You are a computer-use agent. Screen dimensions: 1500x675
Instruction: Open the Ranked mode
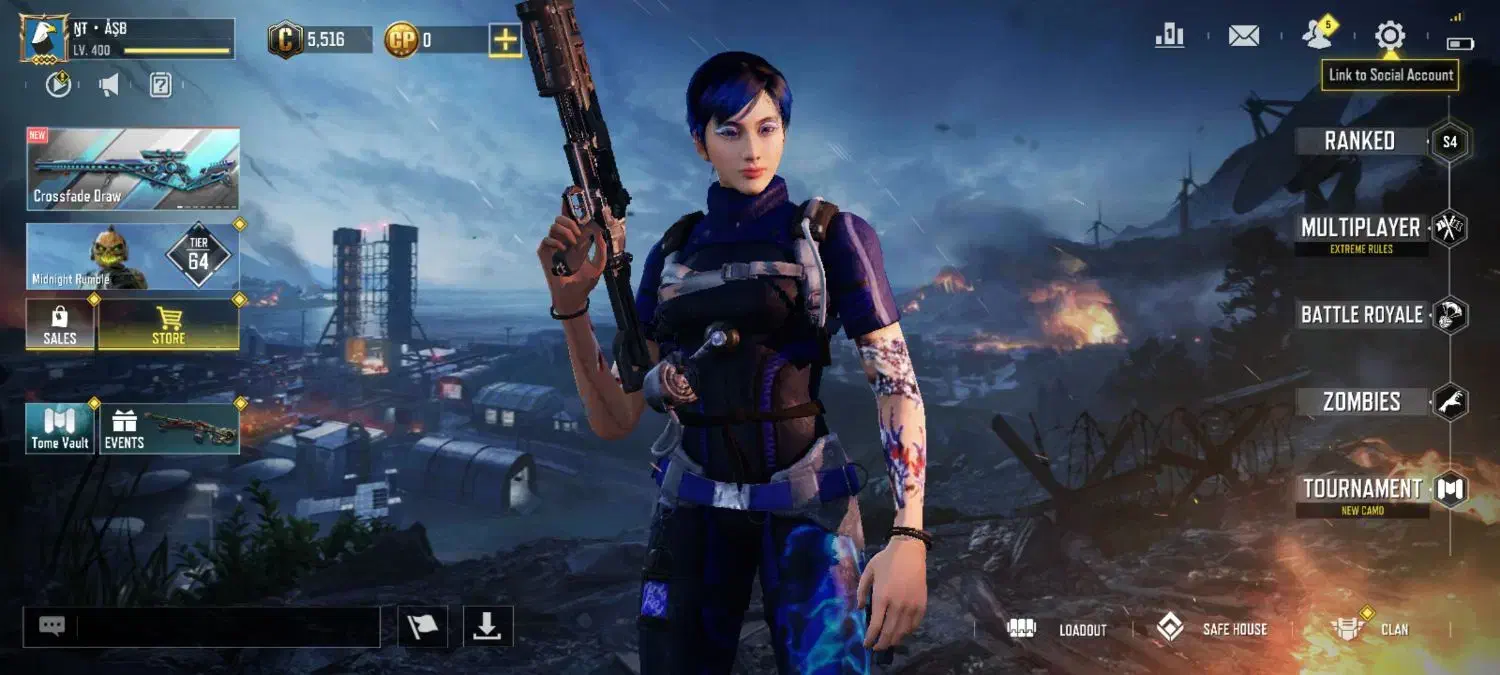tap(1360, 141)
